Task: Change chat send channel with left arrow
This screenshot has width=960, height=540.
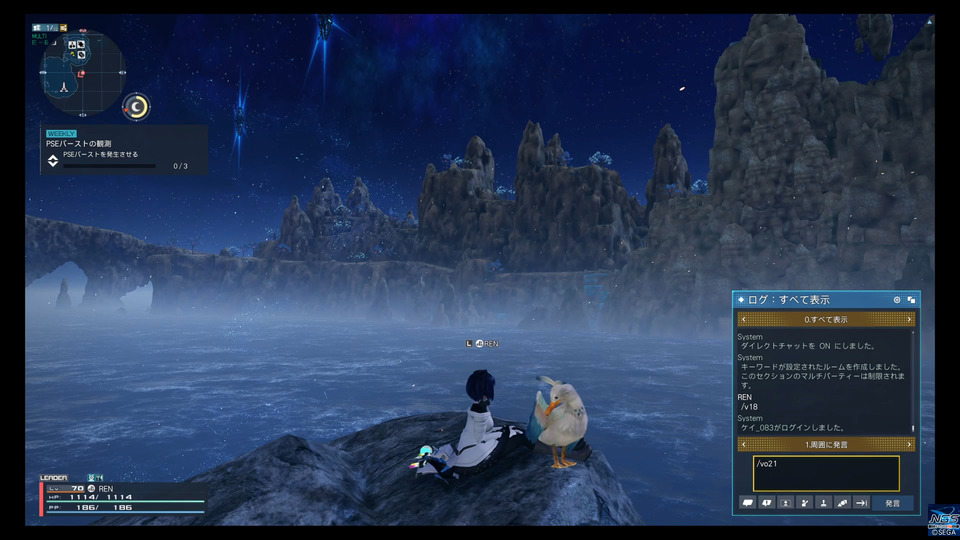Action: (743, 444)
